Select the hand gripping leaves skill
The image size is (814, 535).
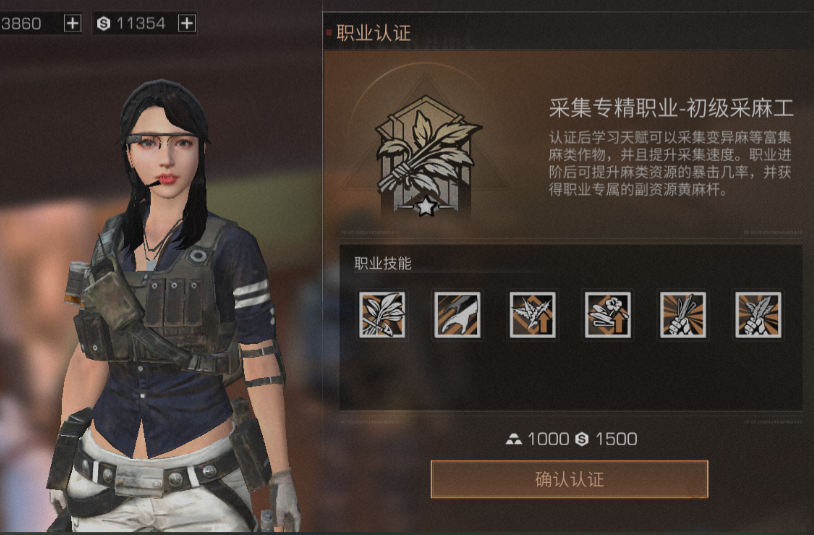[758, 314]
